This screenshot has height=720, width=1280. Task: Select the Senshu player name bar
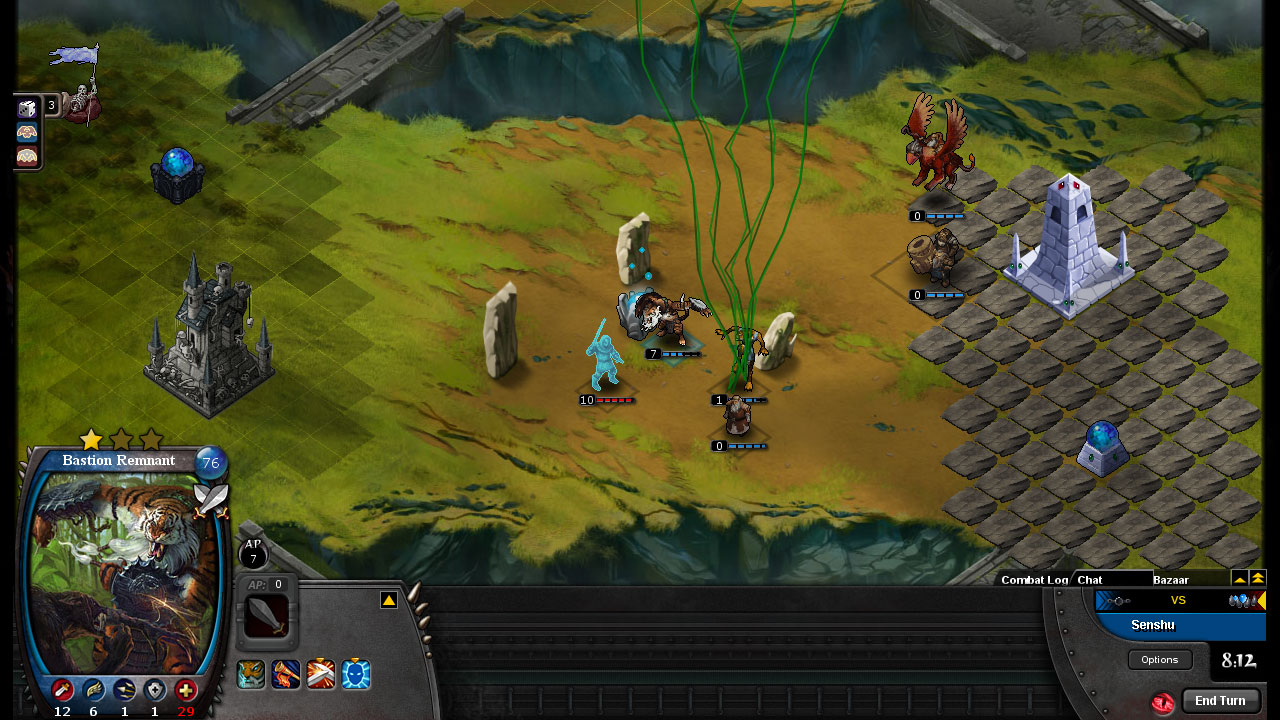tap(1152, 625)
